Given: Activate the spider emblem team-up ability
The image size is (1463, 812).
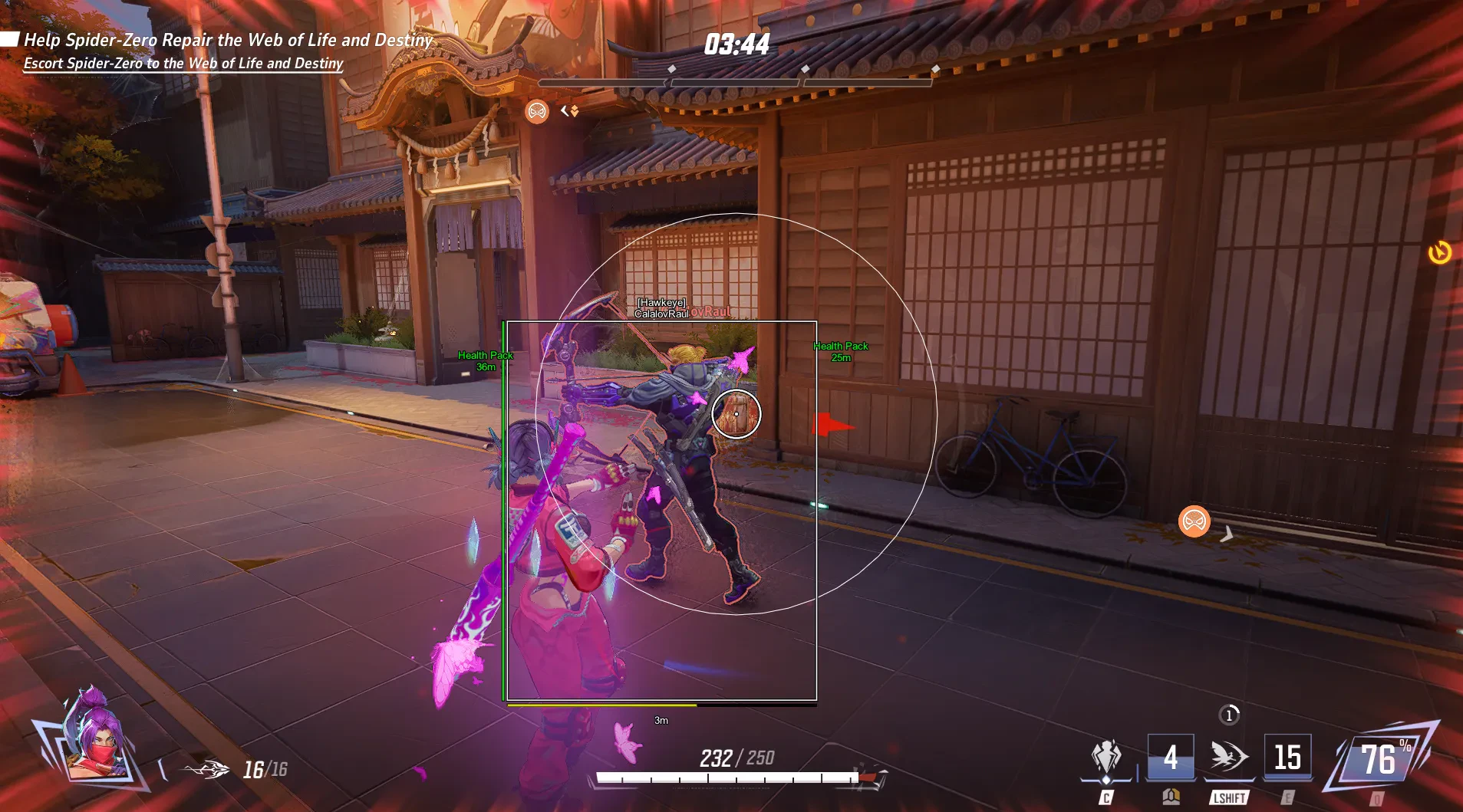Looking at the screenshot, I should 1105,758.
